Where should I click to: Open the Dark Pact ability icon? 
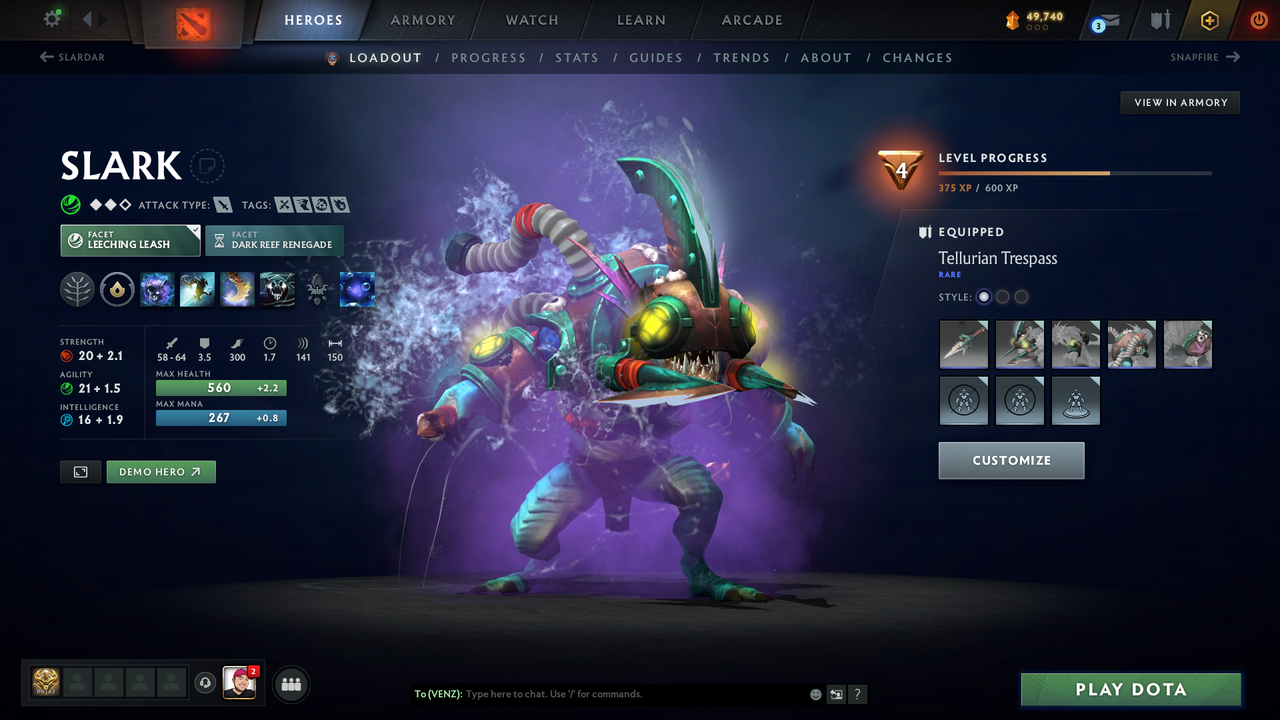click(x=158, y=289)
